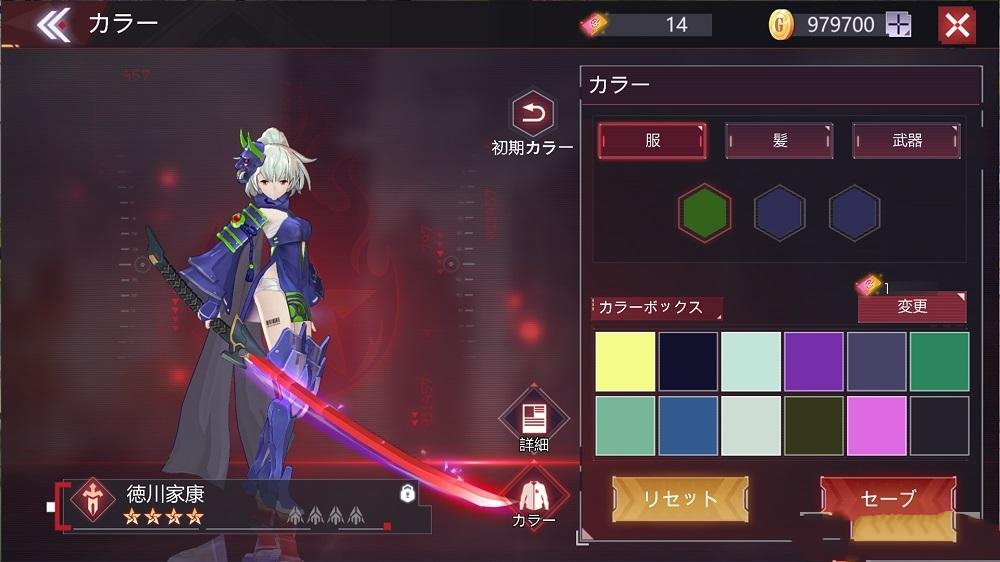Switch to the 武器 weapon tab
Image resolution: width=1000 pixels, height=562 pixels.
point(906,141)
